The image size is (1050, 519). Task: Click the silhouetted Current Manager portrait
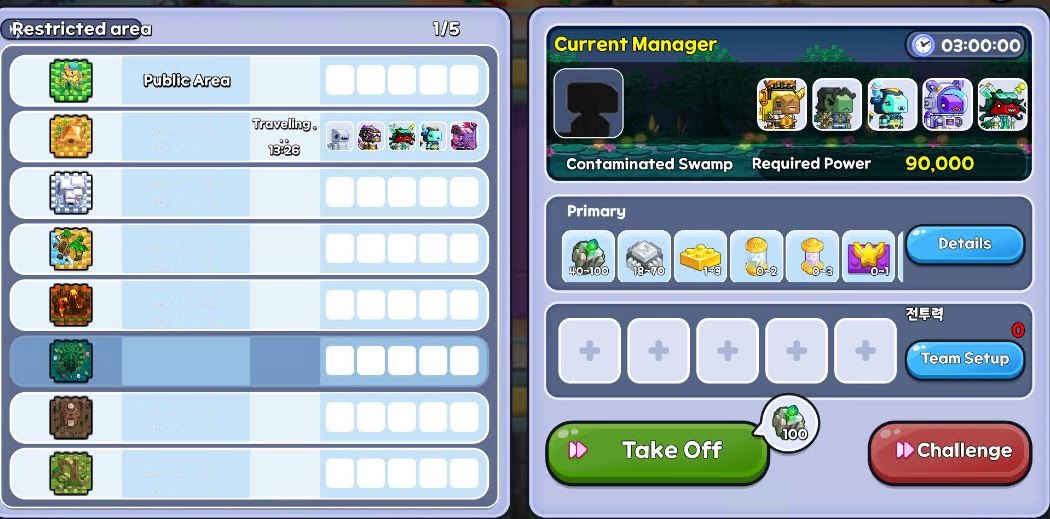588,103
